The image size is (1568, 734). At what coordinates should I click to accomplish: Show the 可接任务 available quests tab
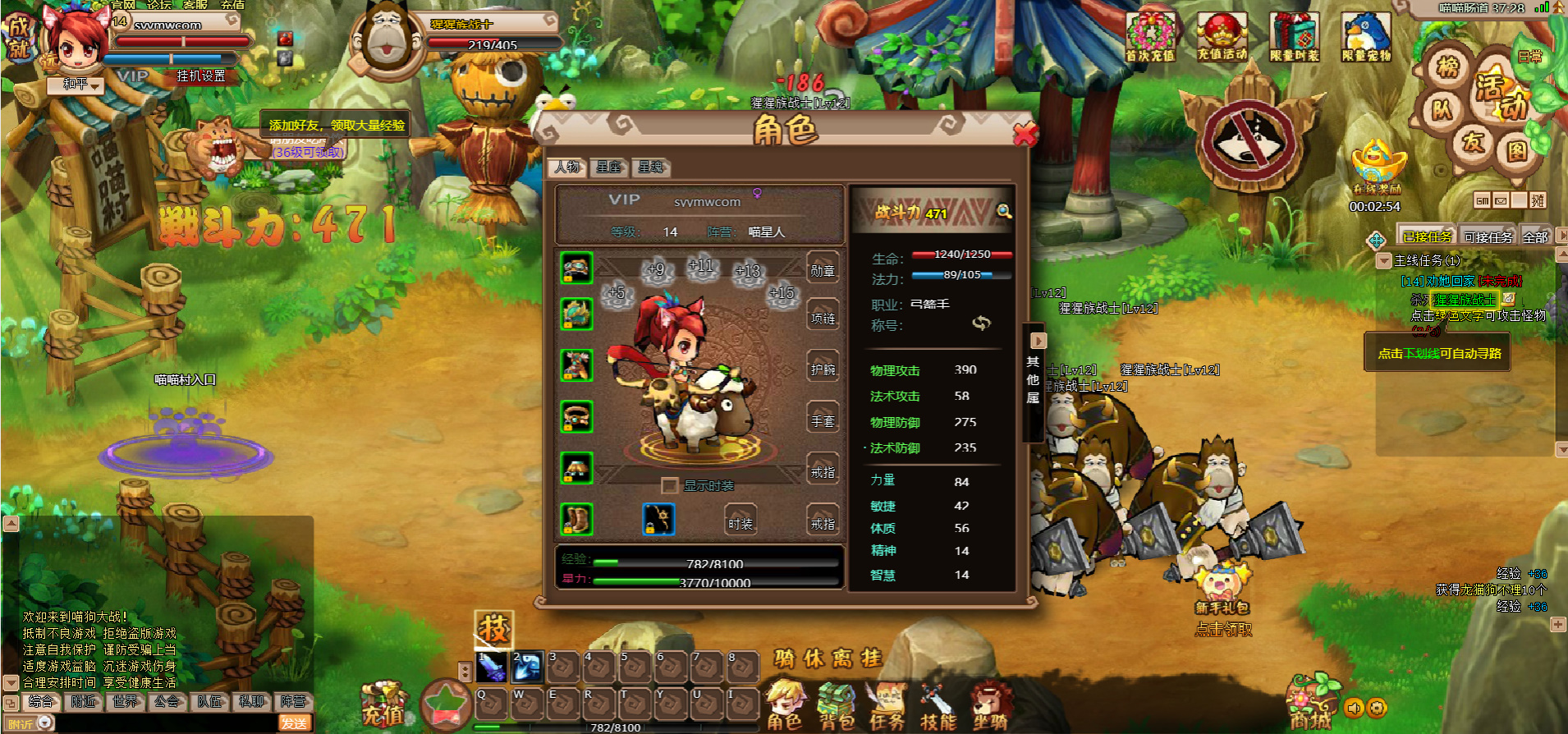(1488, 237)
